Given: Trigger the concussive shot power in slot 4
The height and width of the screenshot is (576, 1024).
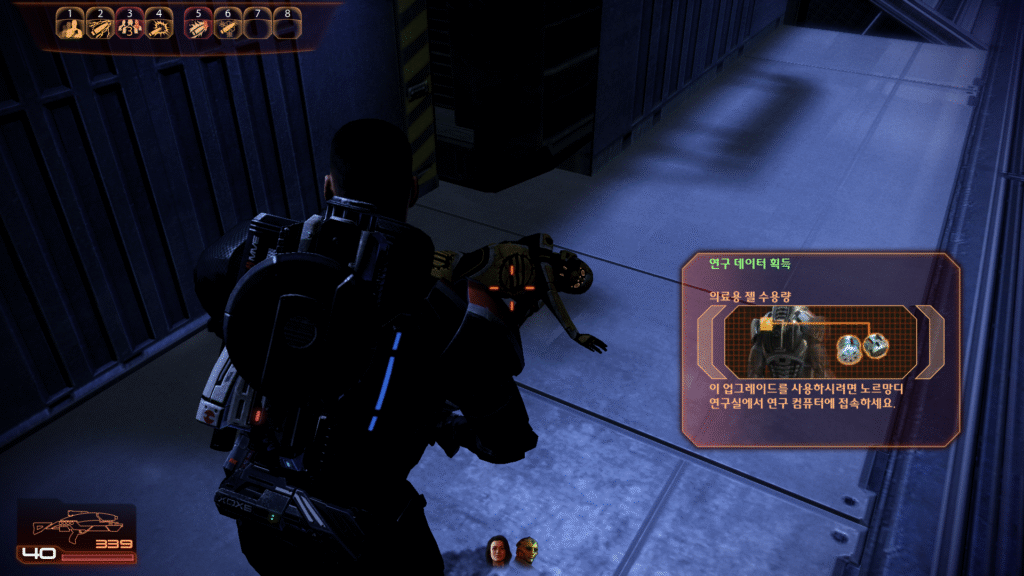Looking at the screenshot, I should click(158, 27).
